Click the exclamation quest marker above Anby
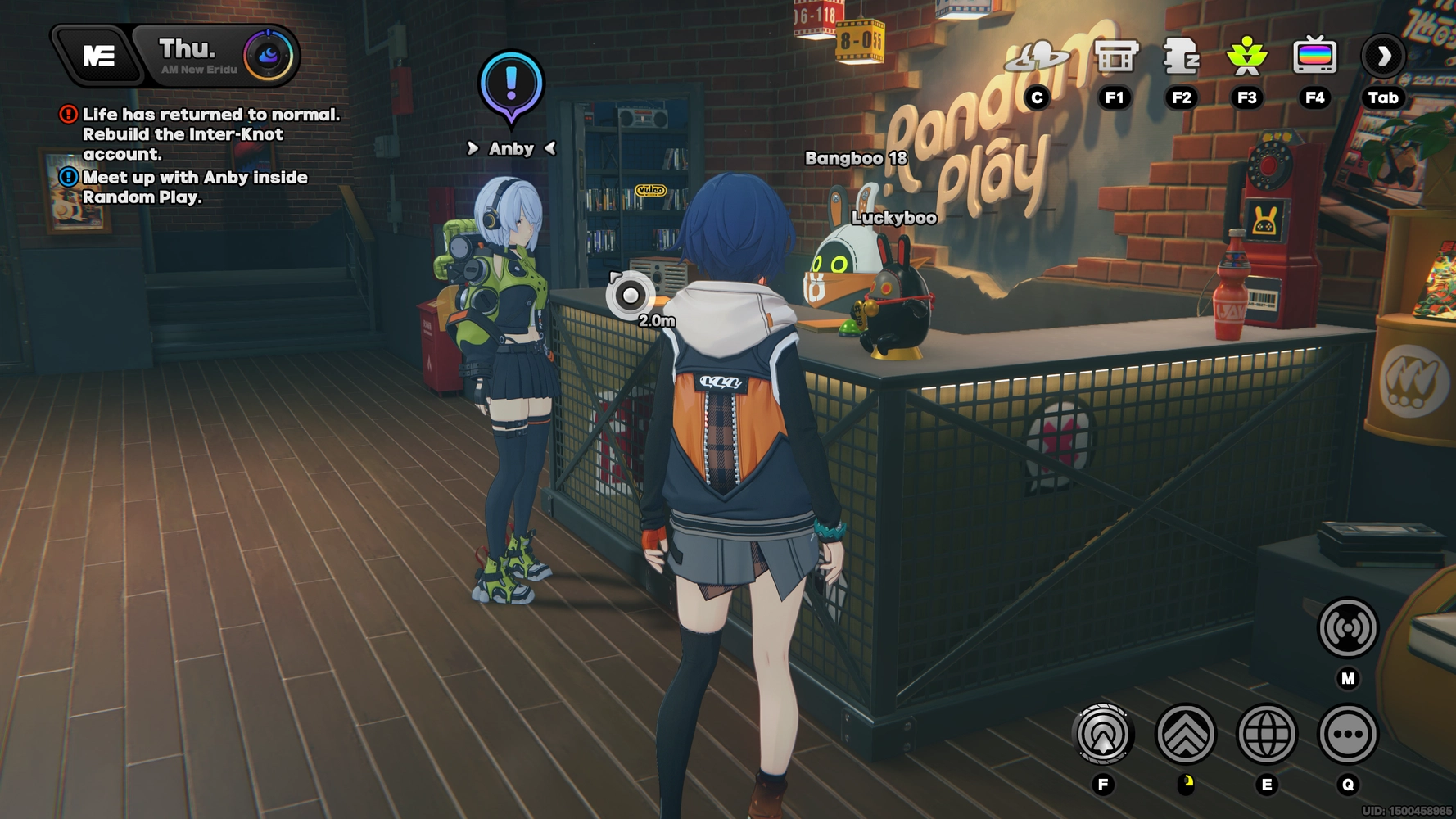Image resolution: width=1456 pixels, height=819 pixels. click(x=511, y=85)
